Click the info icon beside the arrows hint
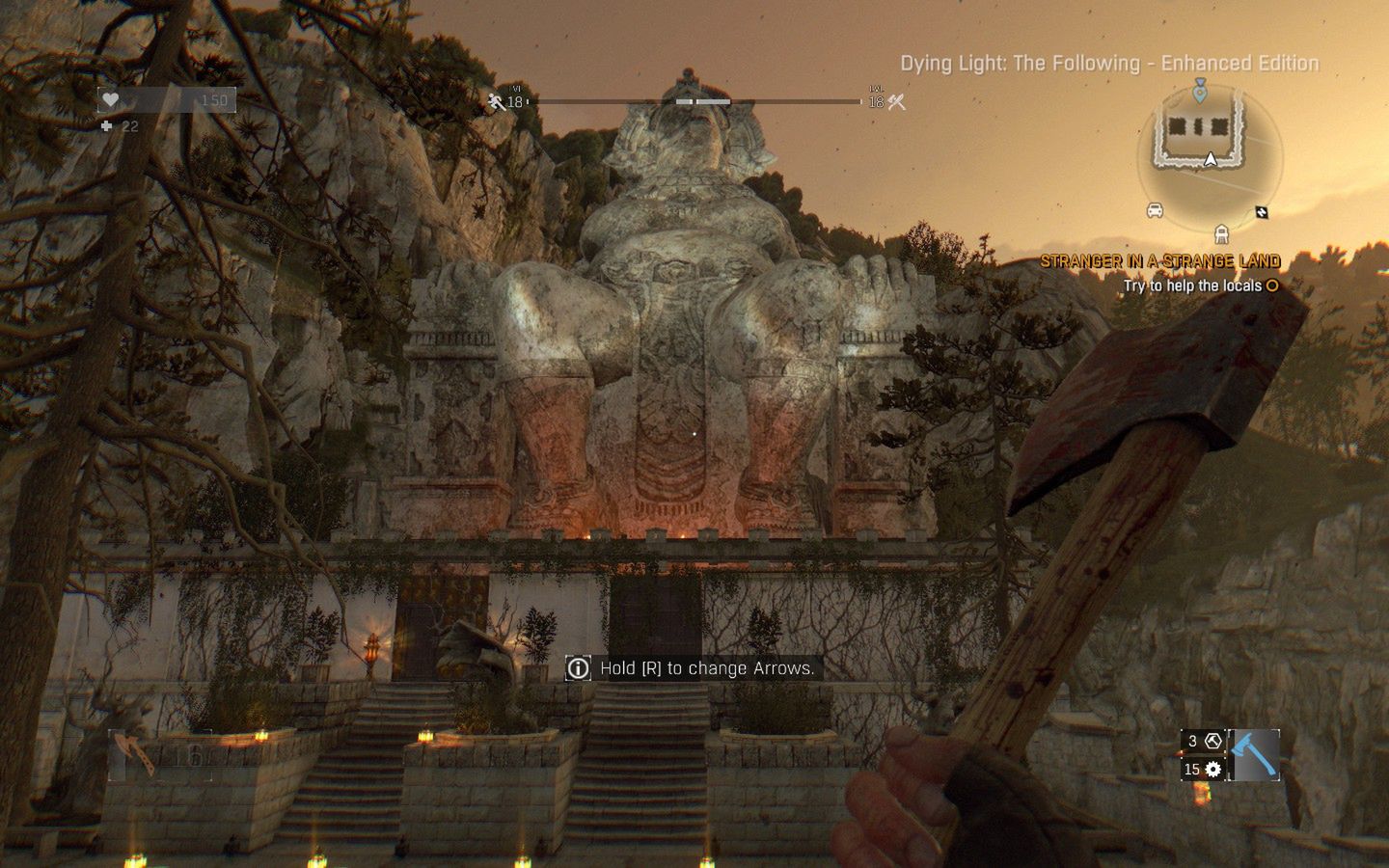 point(578,667)
